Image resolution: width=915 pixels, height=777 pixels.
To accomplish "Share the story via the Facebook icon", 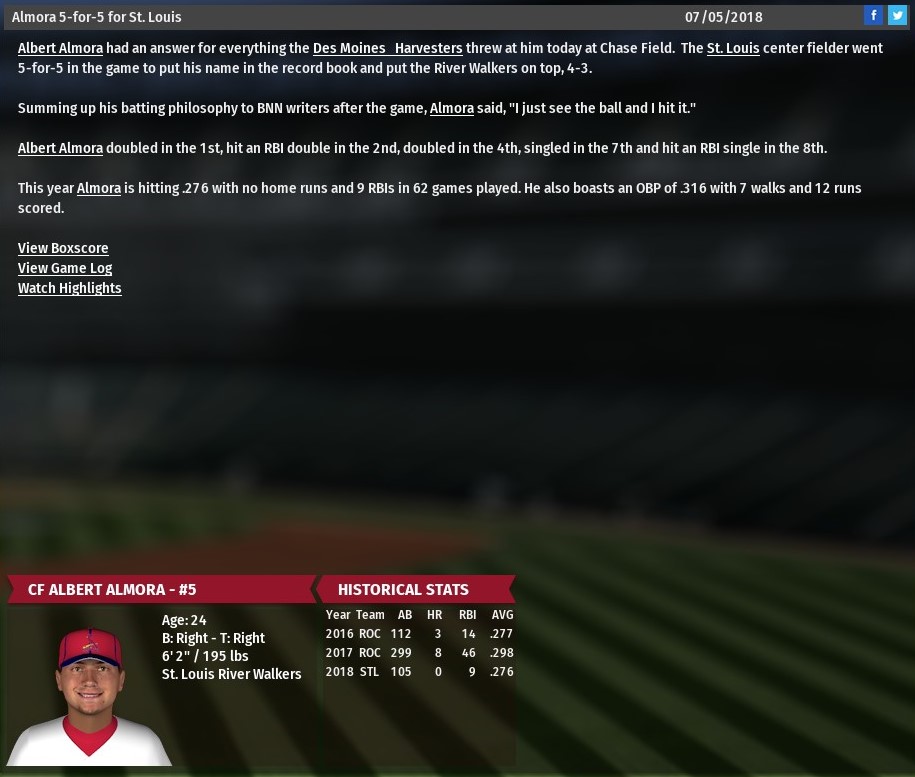I will pos(874,15).
